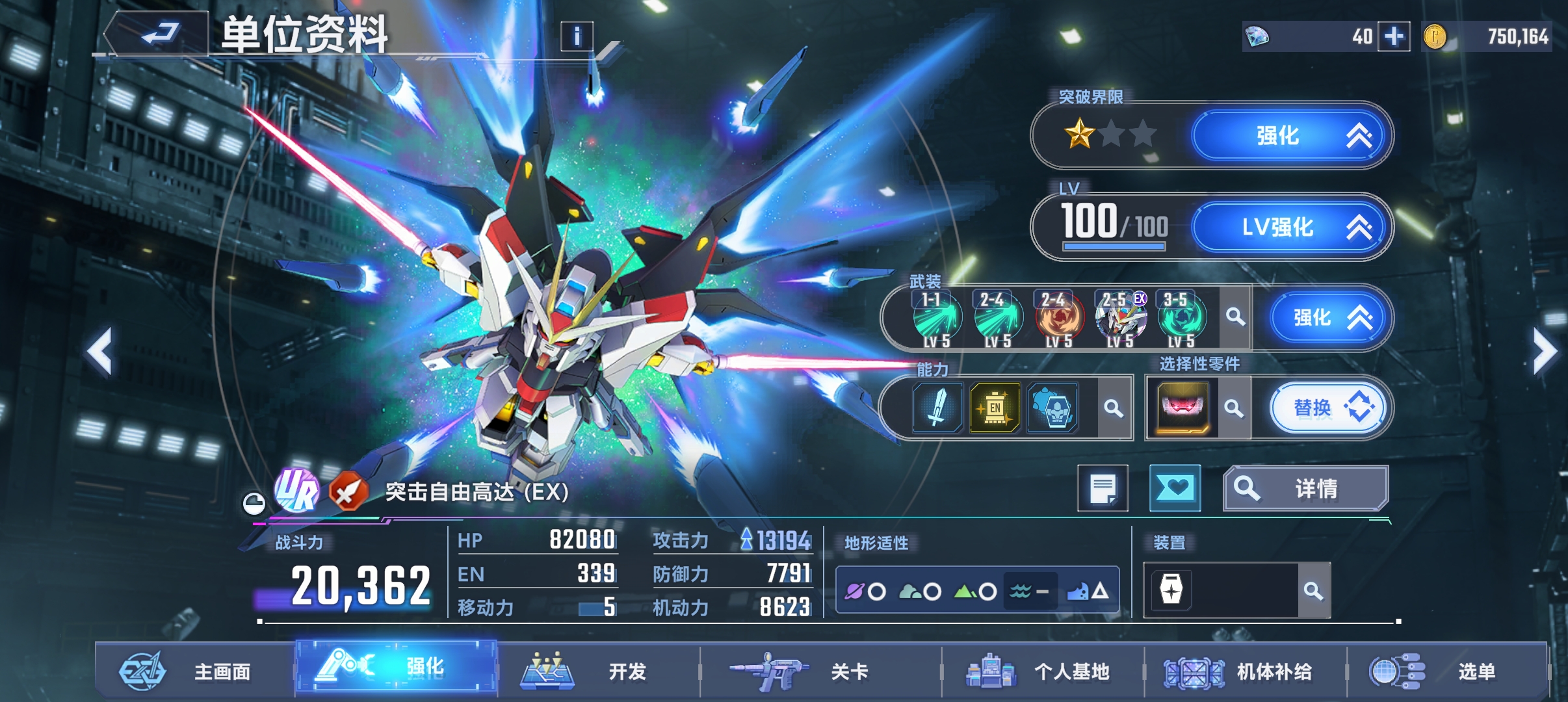Show the previous unit with left arrow
Viewport: 1568px width, 702px height.
[x=99, y=352]
